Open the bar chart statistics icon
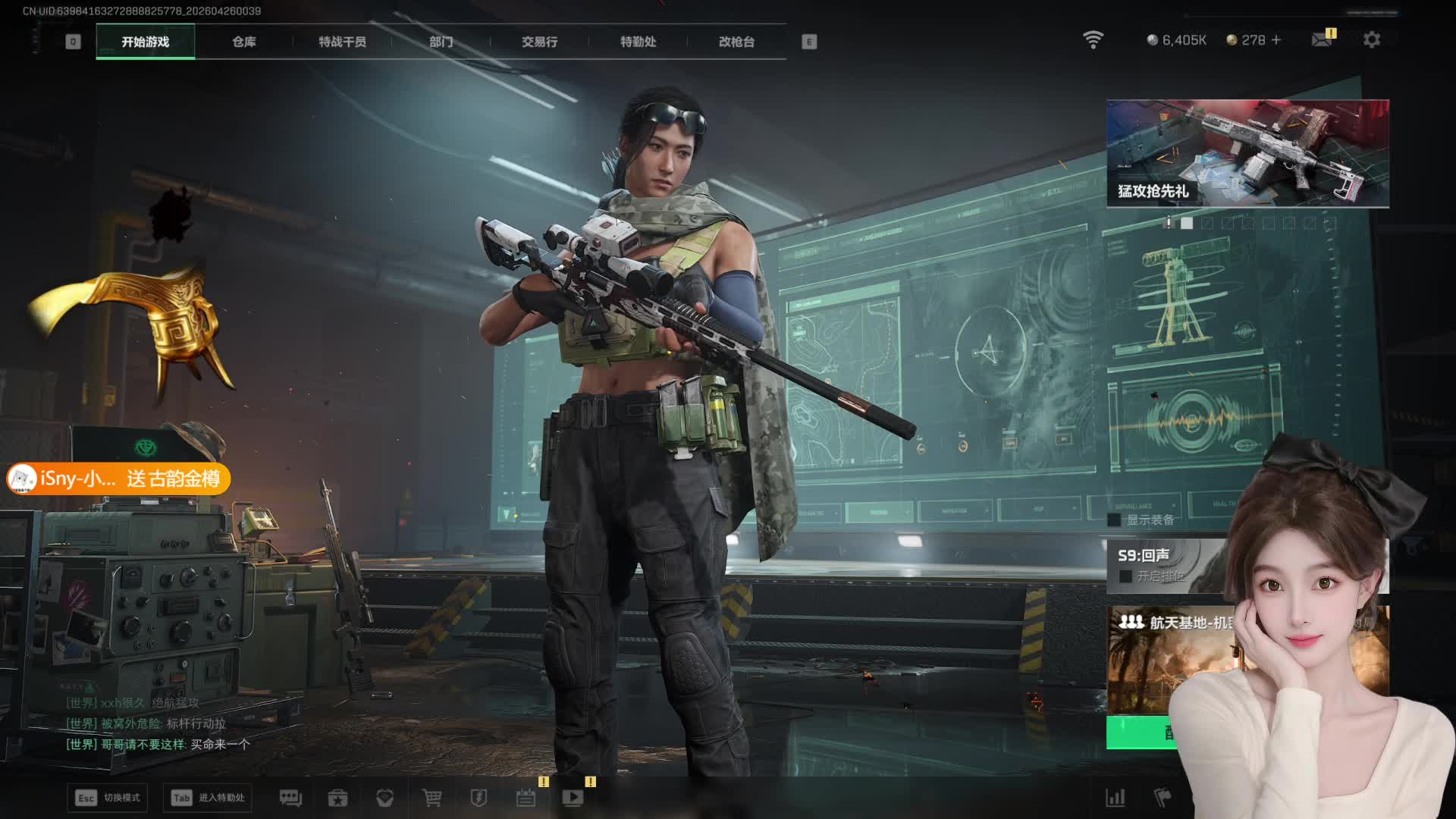 pyautogui.click(x=1115, y=798)
